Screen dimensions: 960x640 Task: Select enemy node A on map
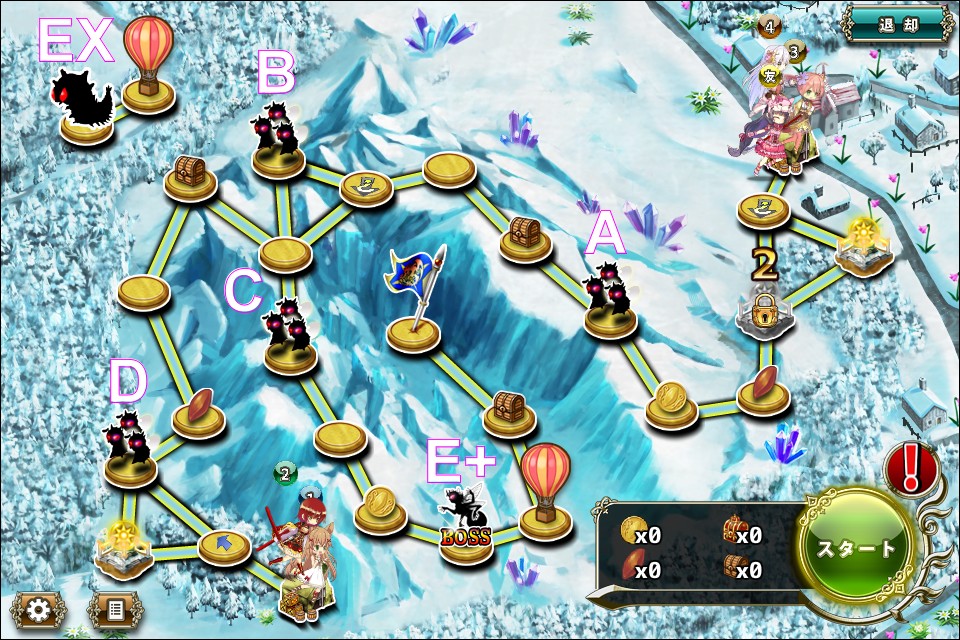tap(611, 302)
